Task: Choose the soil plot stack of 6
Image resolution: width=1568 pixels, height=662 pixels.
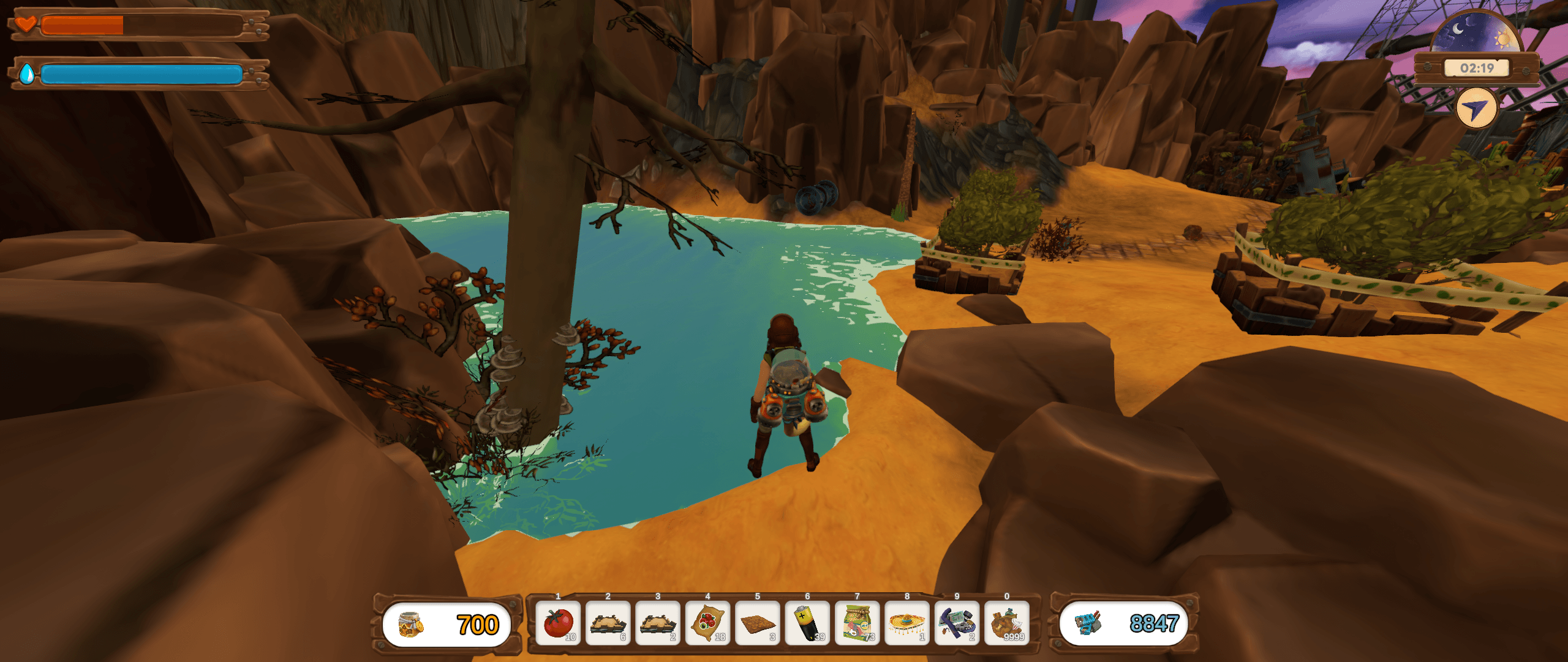Action: [608, 623]
